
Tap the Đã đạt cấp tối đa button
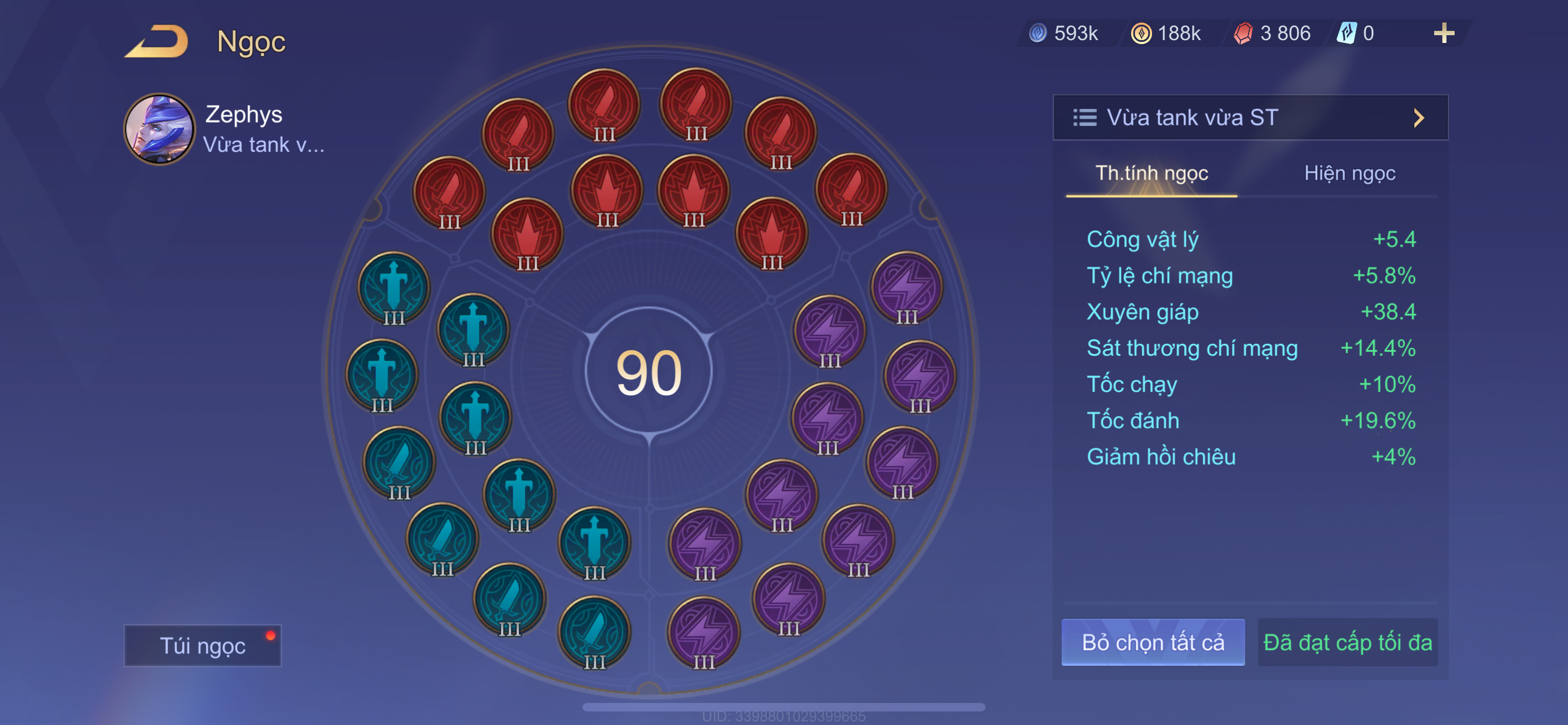1347,642
